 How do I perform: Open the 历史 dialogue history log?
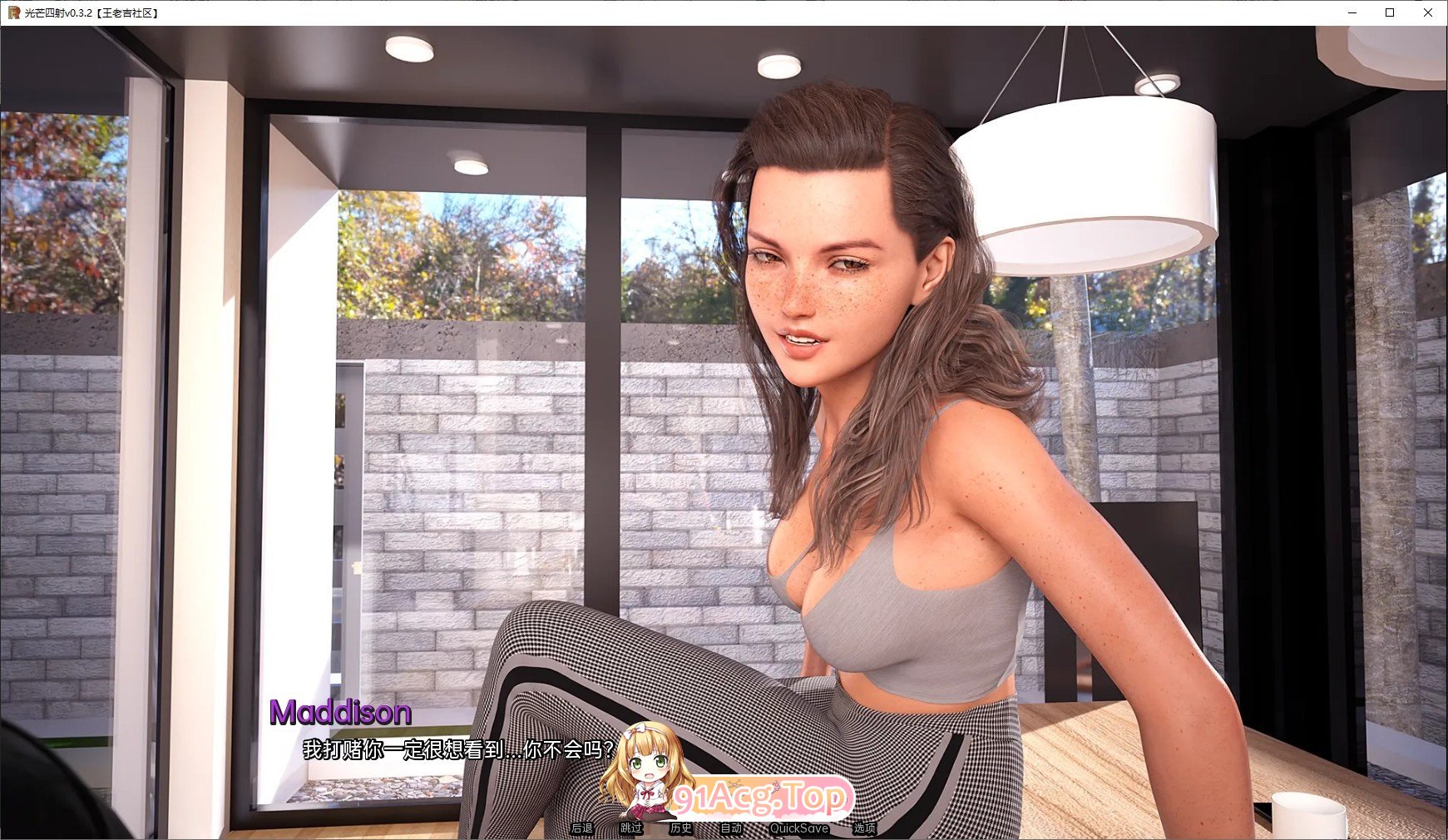[680, 828]
